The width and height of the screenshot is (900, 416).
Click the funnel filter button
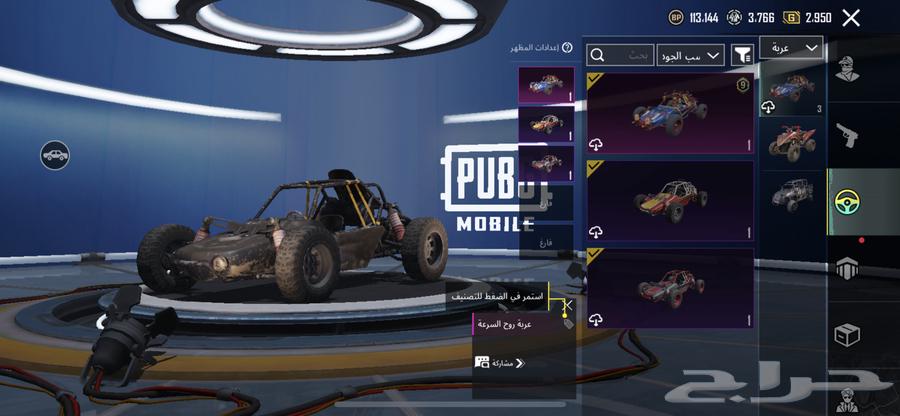[742, 55]
